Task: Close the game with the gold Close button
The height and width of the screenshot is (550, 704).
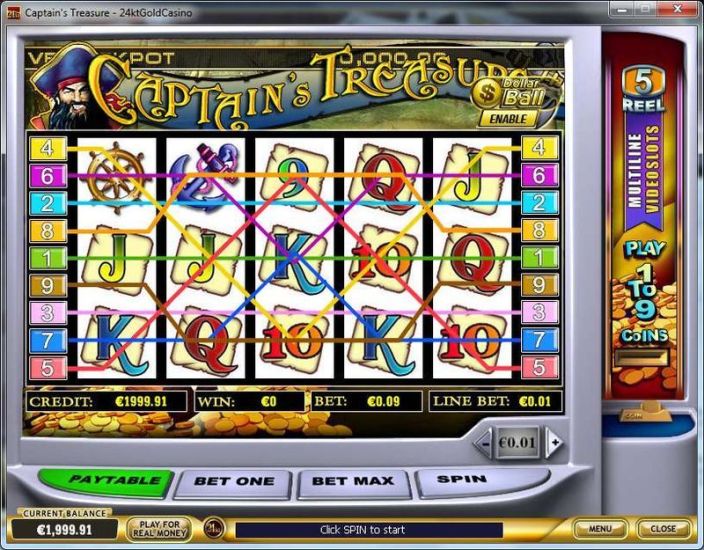Action: (x=663, y=528)
